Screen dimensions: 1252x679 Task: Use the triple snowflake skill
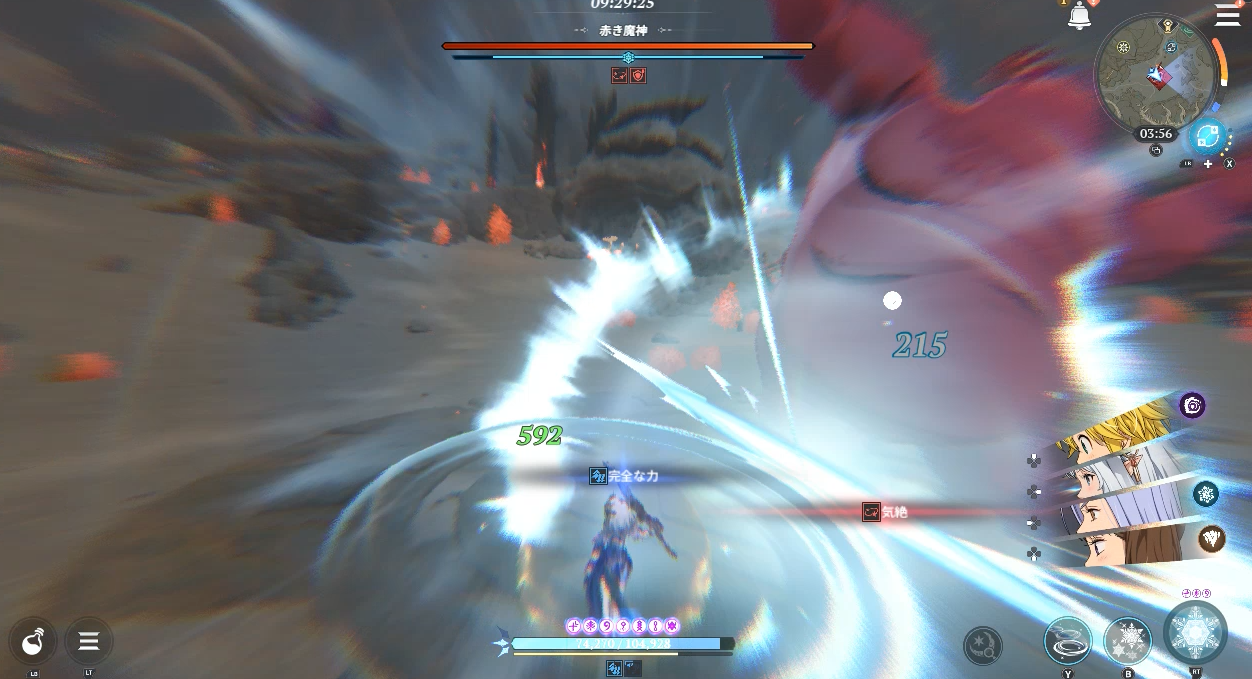tap(1127, 640)
